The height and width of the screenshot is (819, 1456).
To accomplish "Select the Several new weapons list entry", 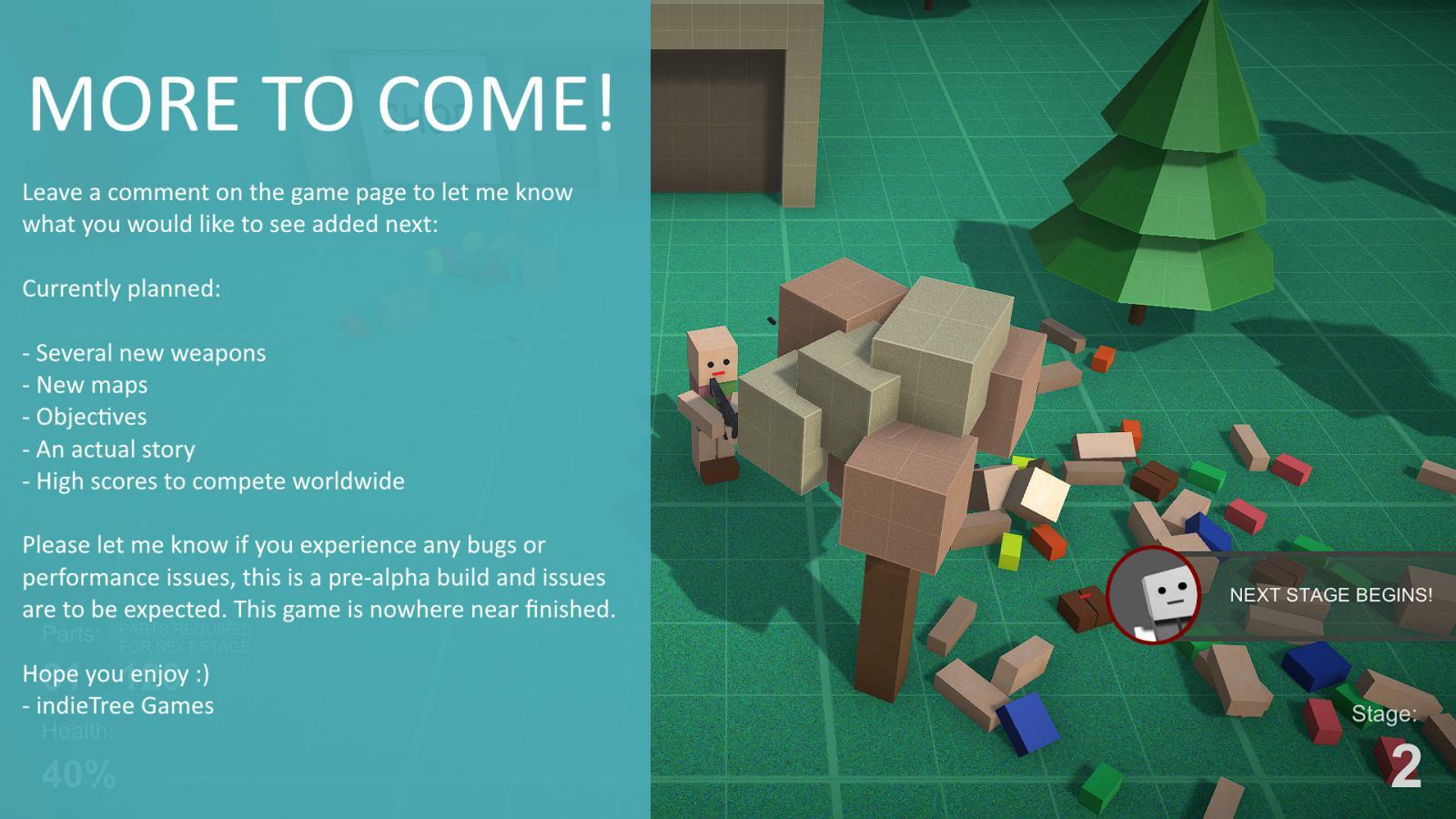I will point(144,352).
